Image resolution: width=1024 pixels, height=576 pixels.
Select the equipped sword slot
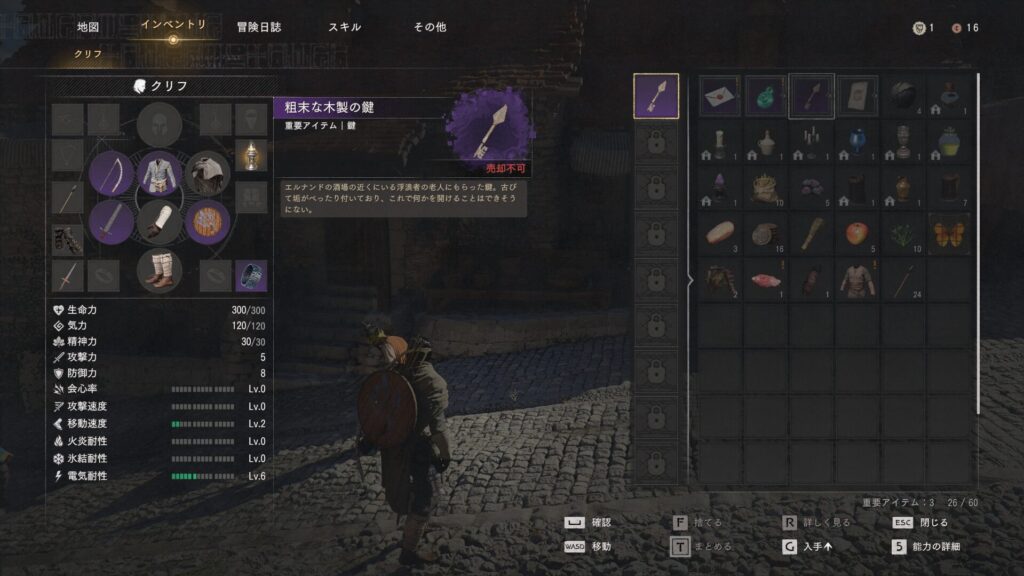click(x=111, y=221)
